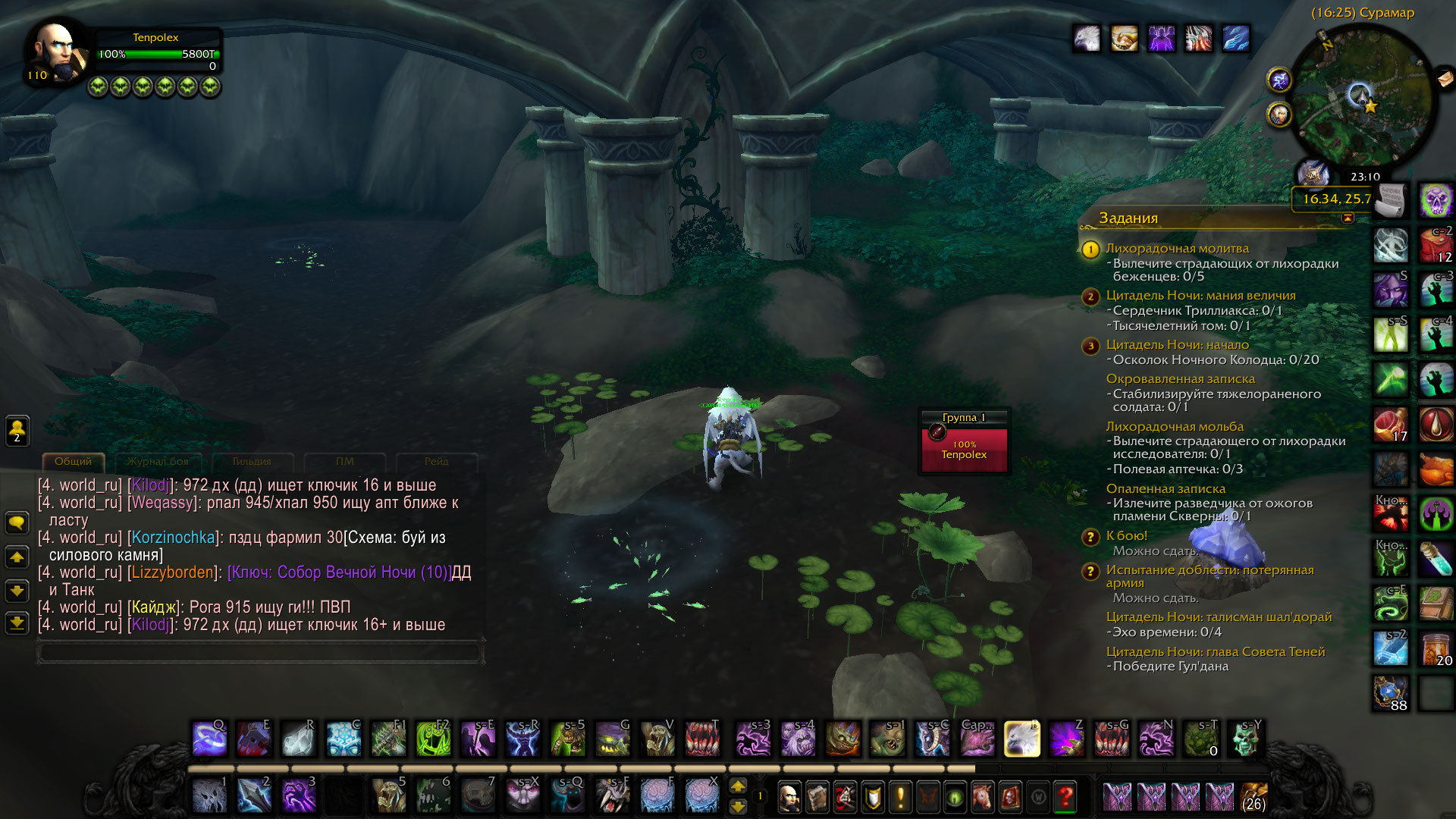This screenshot has height=819, width=1456.
Task: Open the mail envelope icon by the minimap
Action: 1445,77
